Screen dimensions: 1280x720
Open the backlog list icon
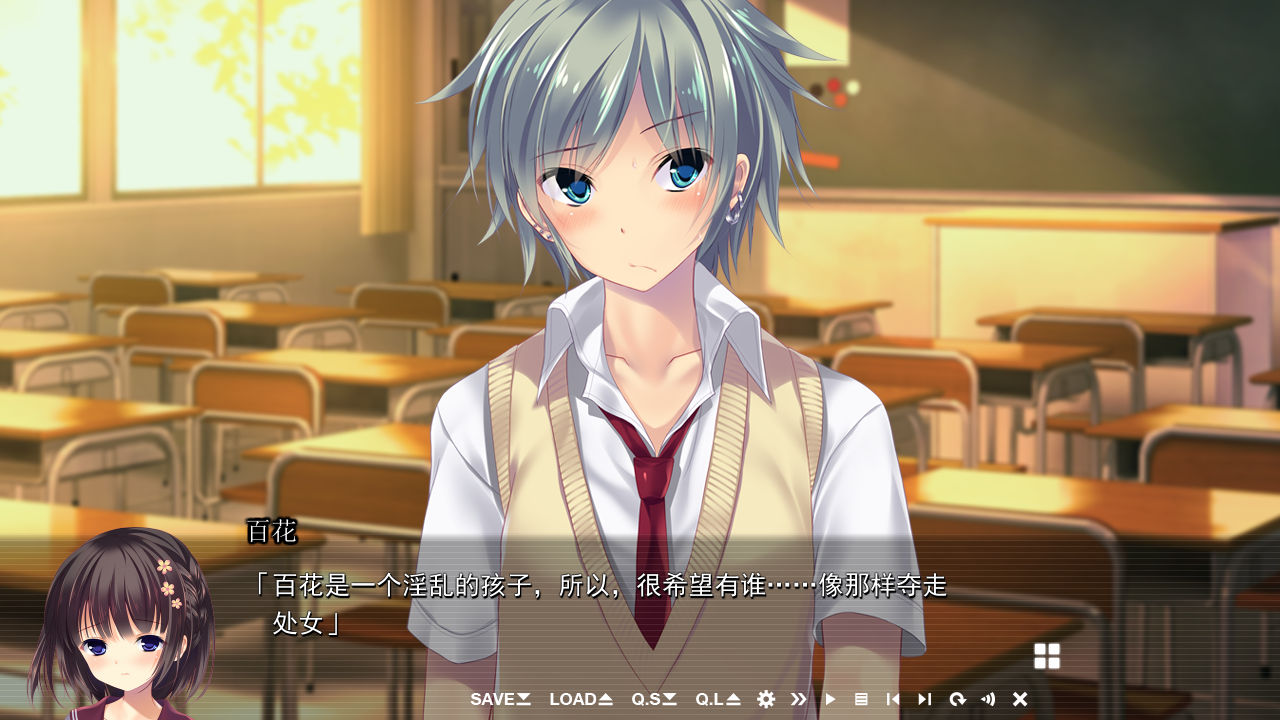point(861,699)
